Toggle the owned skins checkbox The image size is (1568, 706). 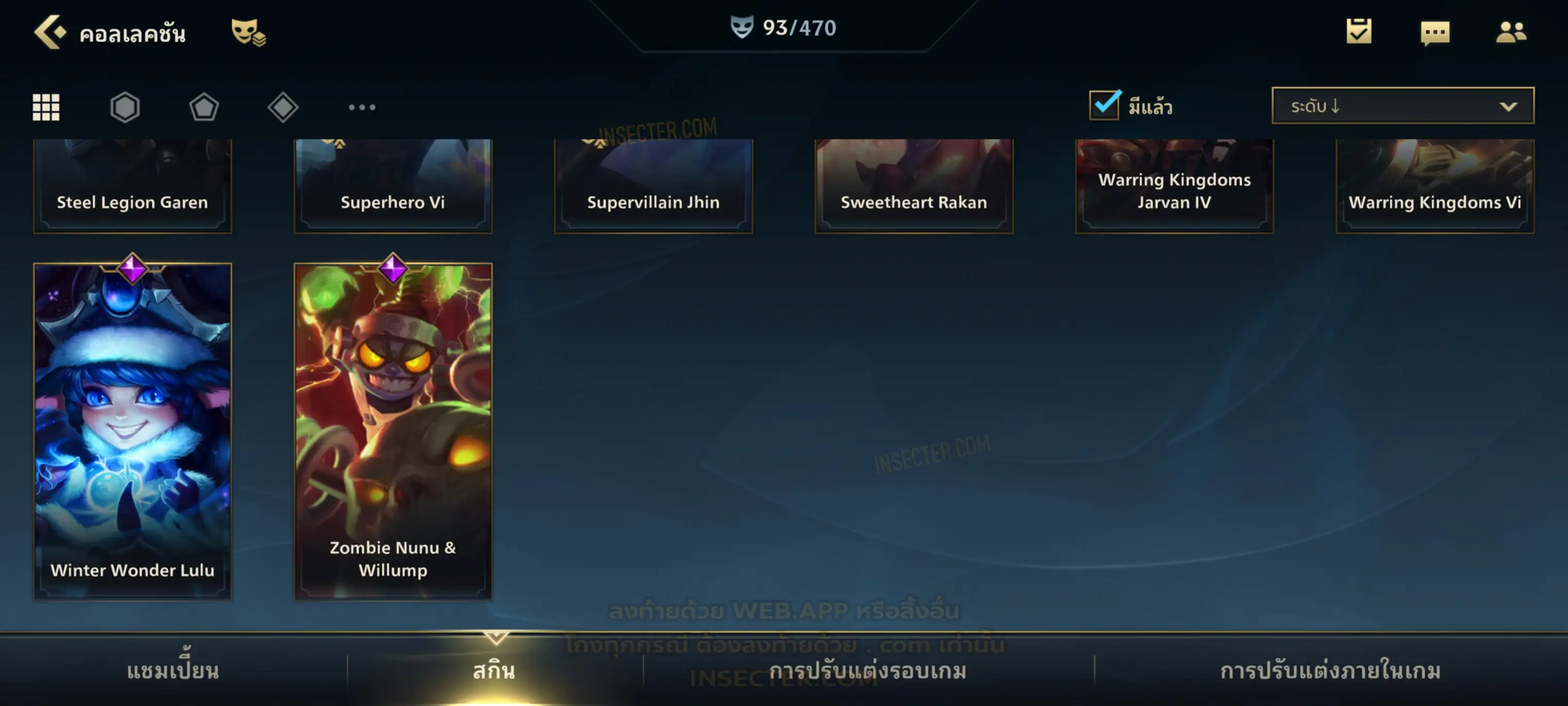tap(1104, 105)
